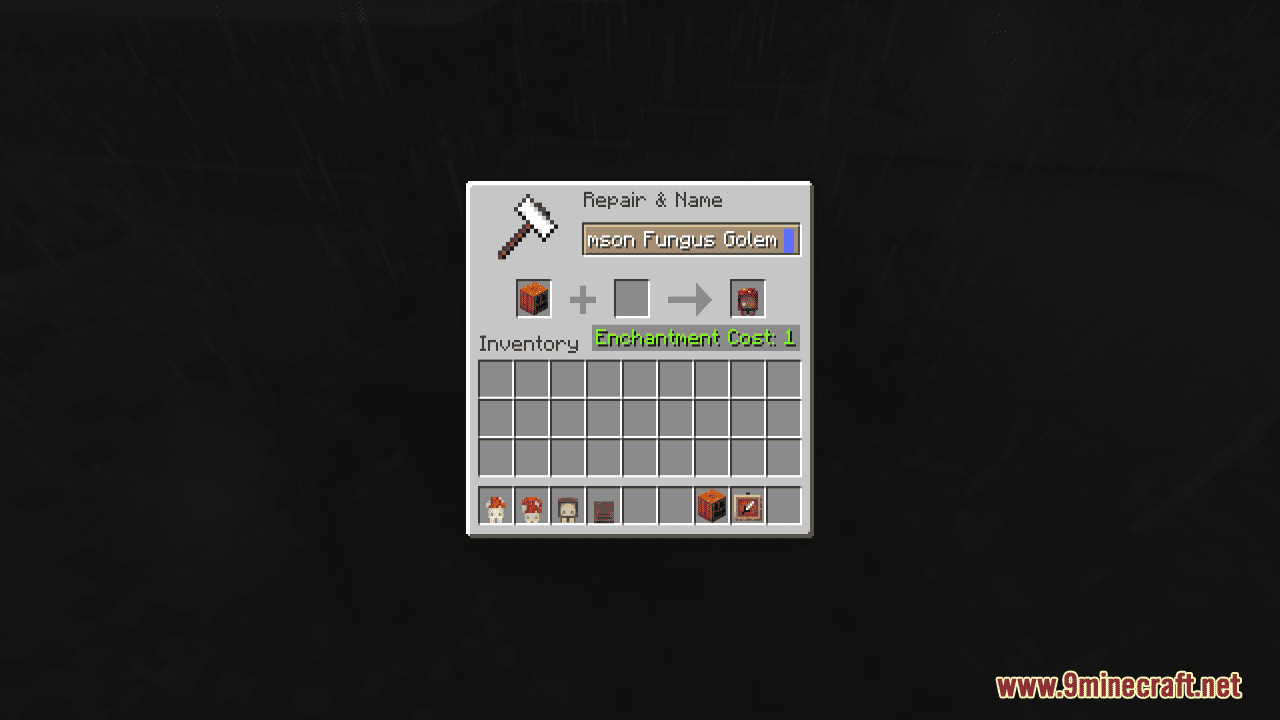Click the empty slot right of the framed sword
The width and height of the screenshot is (1280, 720).
click(785, 506)
